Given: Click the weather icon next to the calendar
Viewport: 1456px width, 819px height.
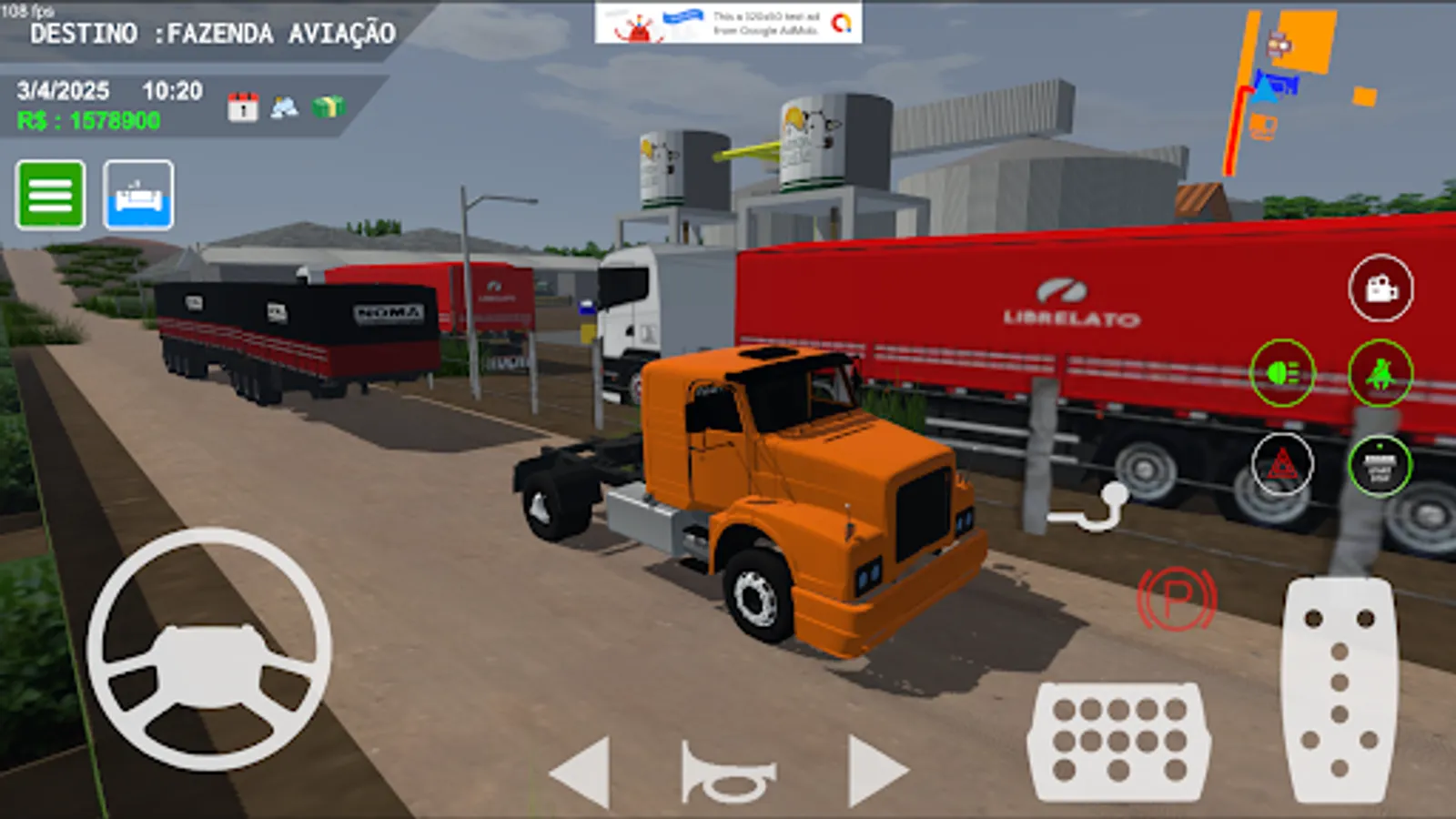Looking at the screenshot, I should point(284,106).
